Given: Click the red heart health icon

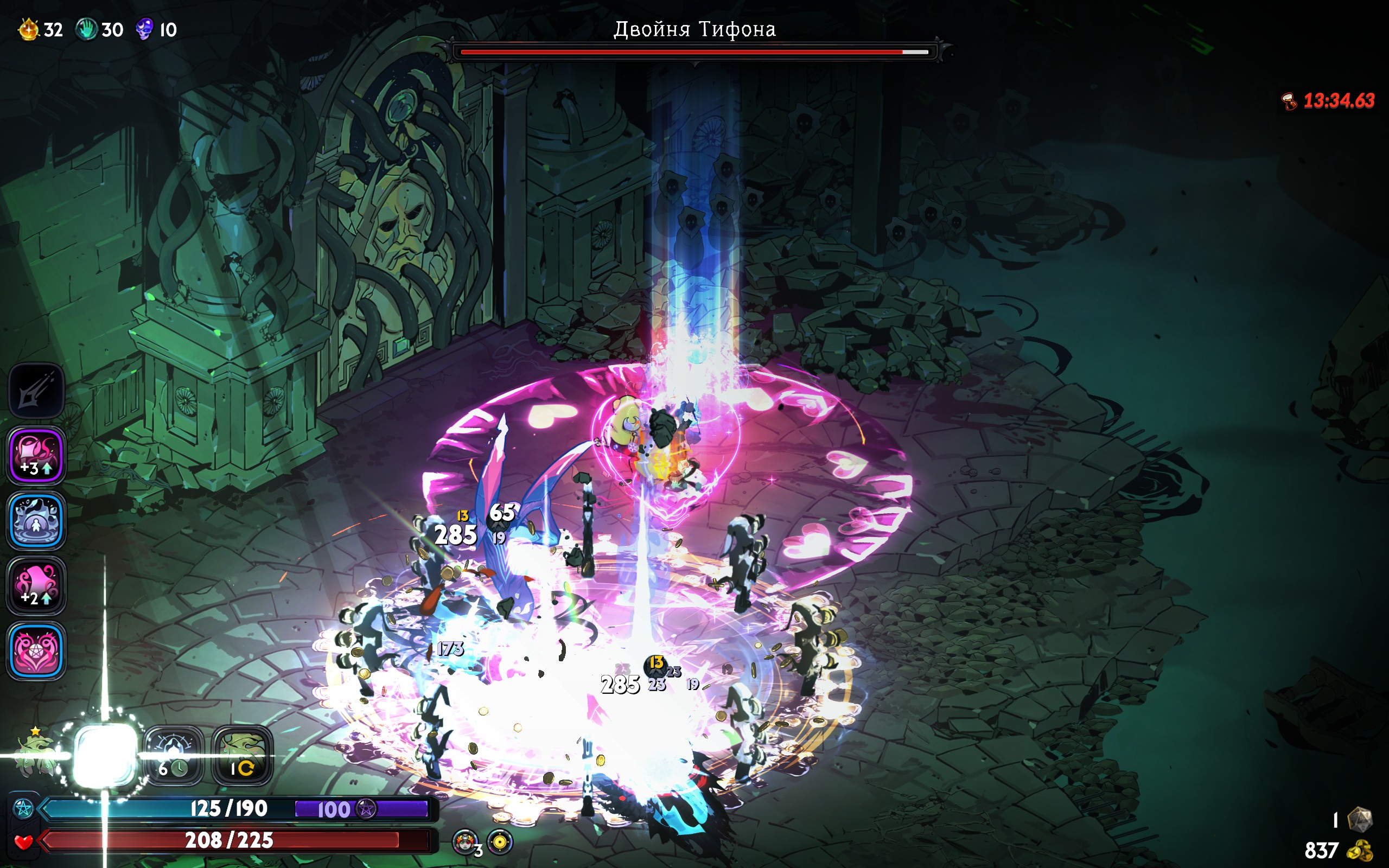Looking at the screenshot, I should [x=23, y=841].
